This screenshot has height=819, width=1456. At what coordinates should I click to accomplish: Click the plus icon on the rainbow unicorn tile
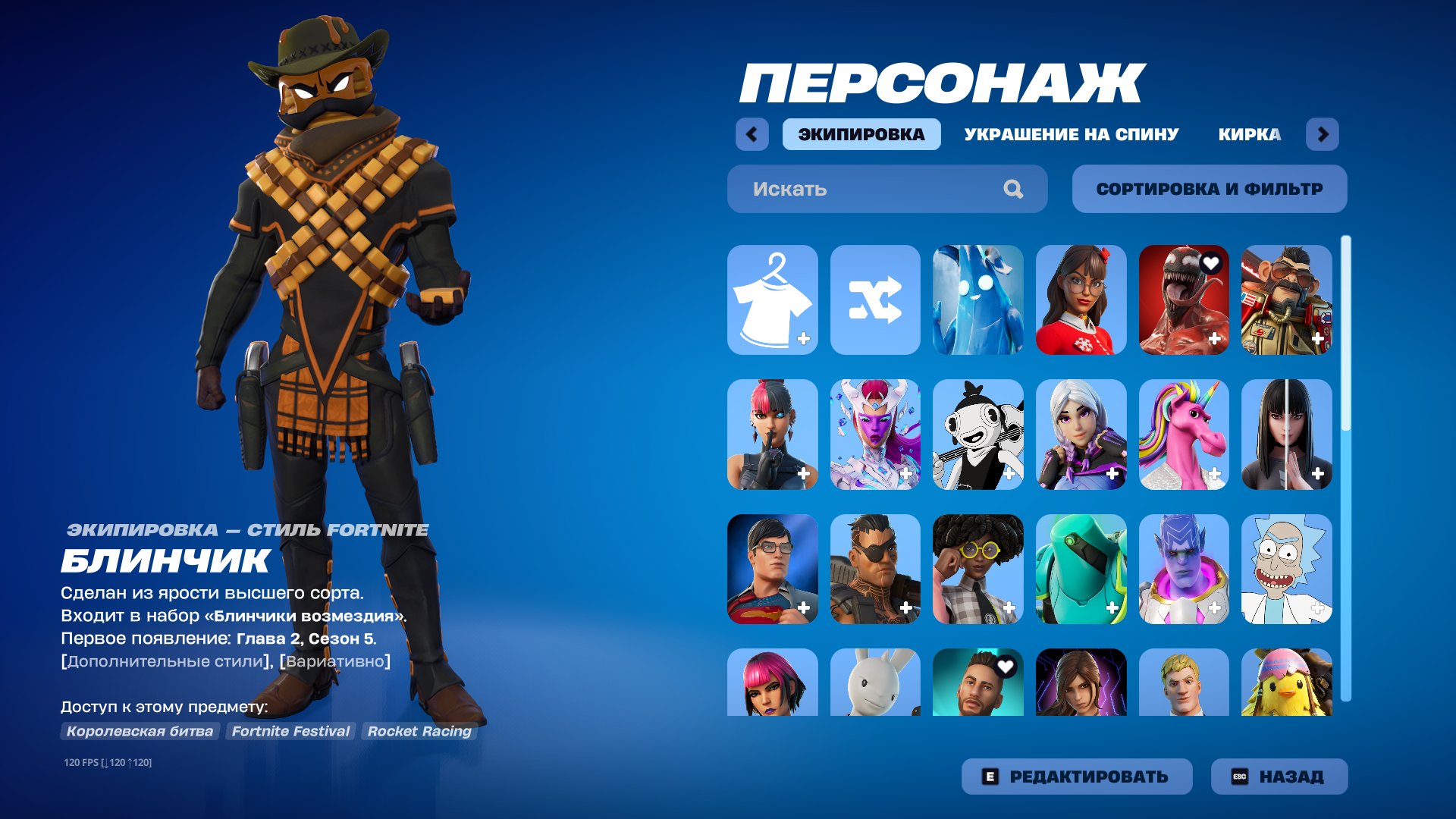[x=1215, y=472]
